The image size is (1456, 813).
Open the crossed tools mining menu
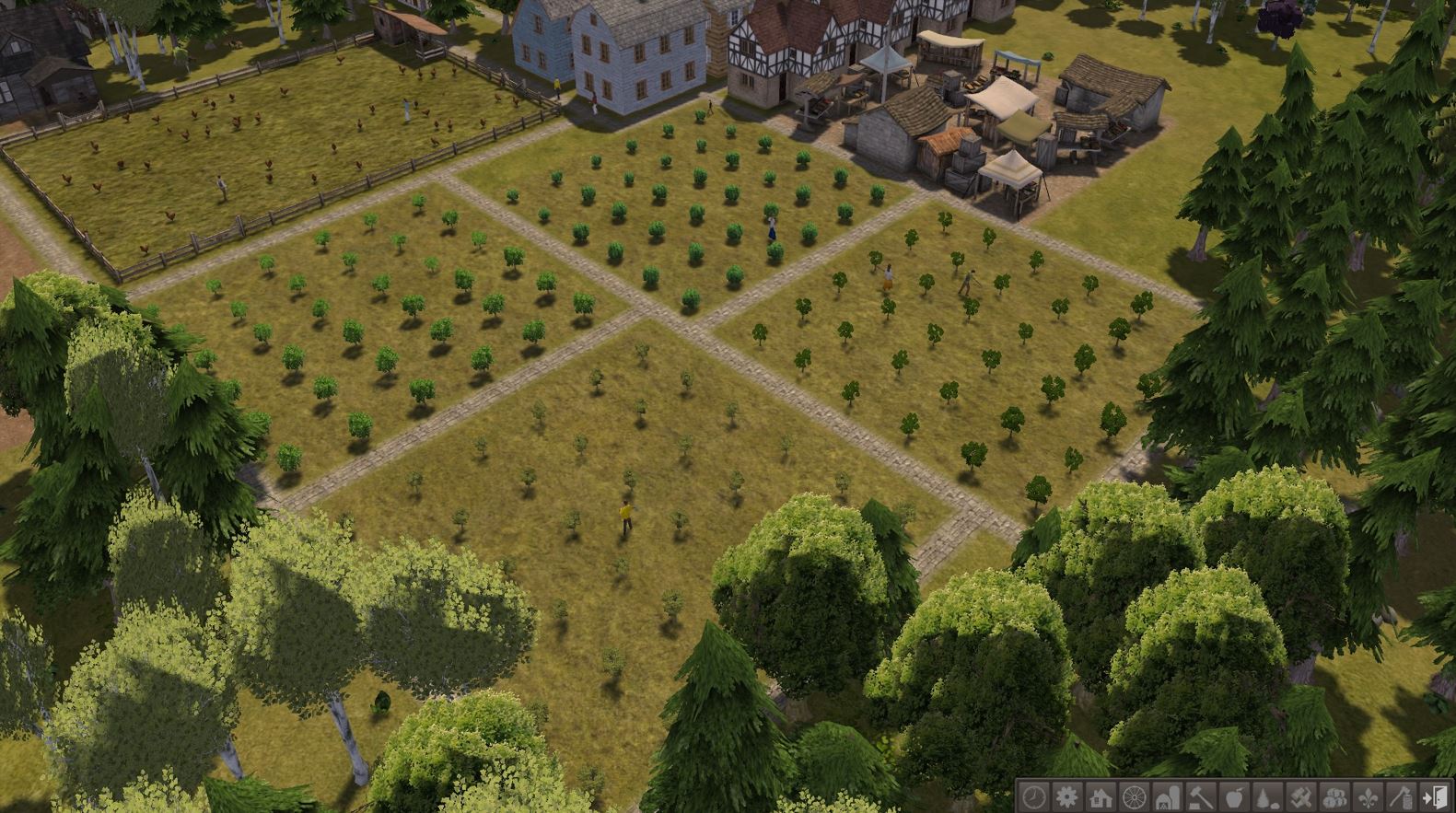(x=1299, y=797)
